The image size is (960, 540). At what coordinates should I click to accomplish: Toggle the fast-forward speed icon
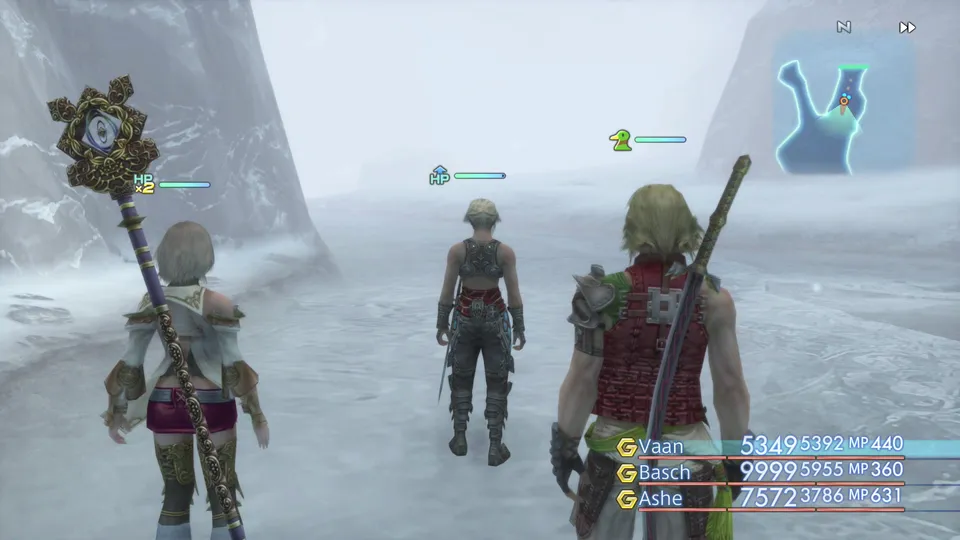[907, 28]
